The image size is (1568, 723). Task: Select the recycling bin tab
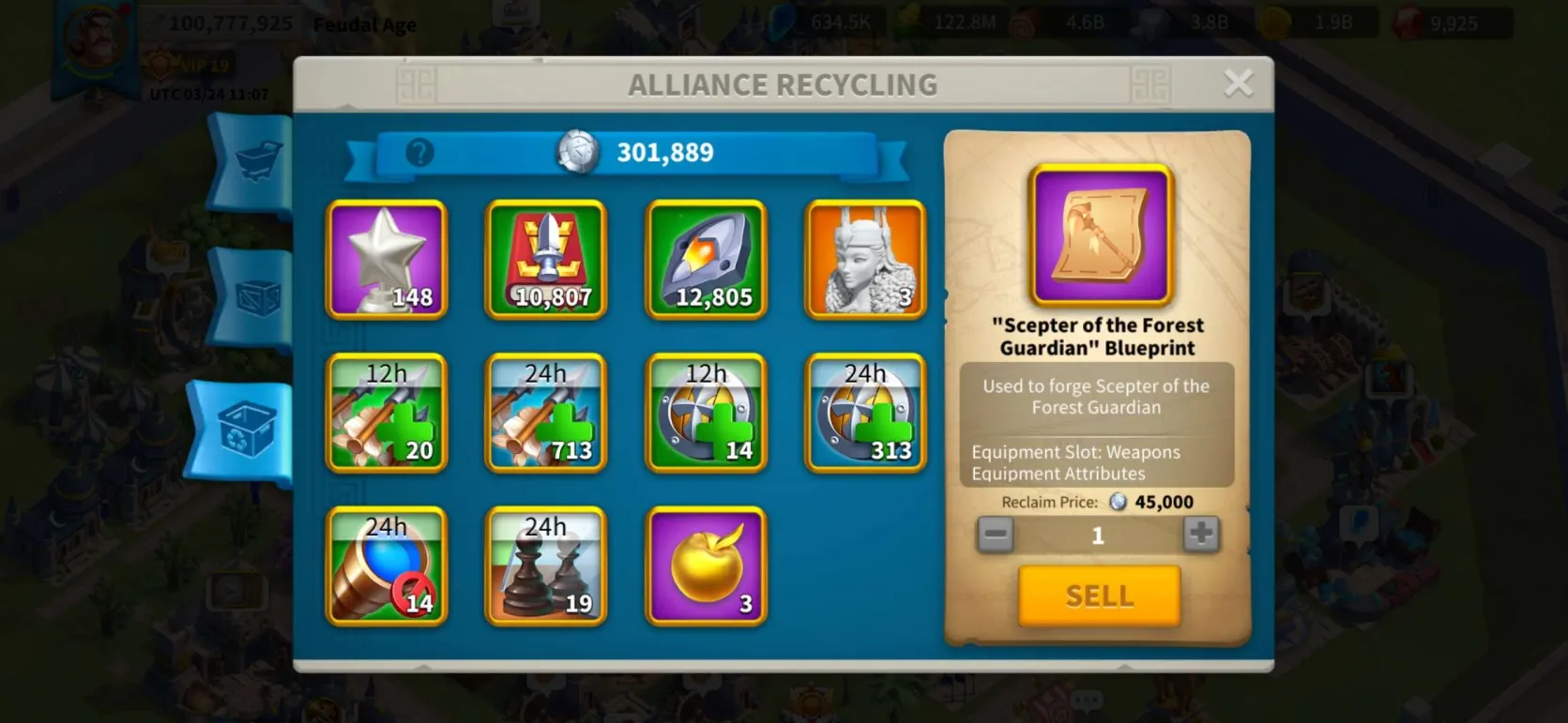[x=246, y=431]
